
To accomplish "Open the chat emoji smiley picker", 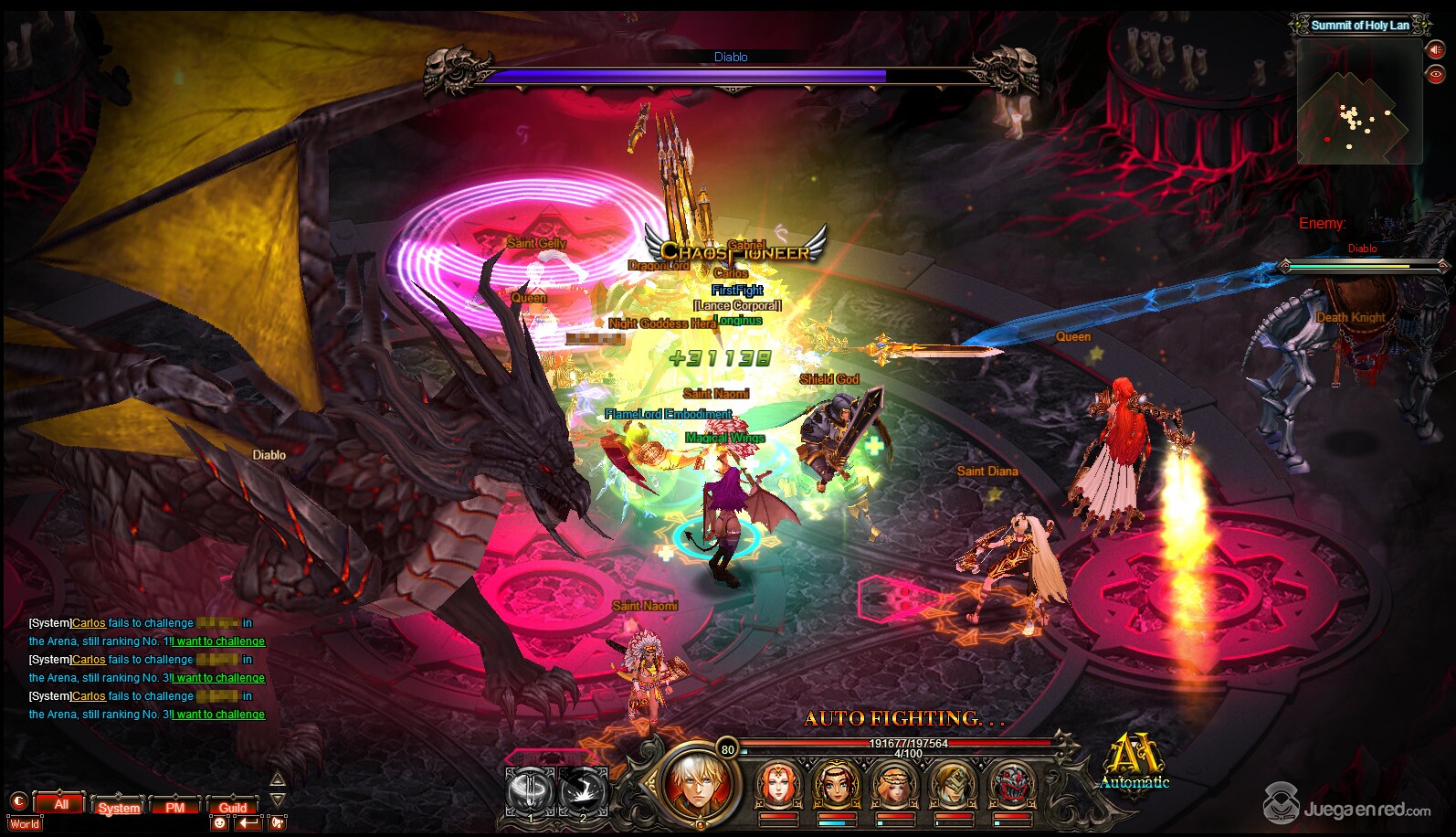I will (219, 822).
